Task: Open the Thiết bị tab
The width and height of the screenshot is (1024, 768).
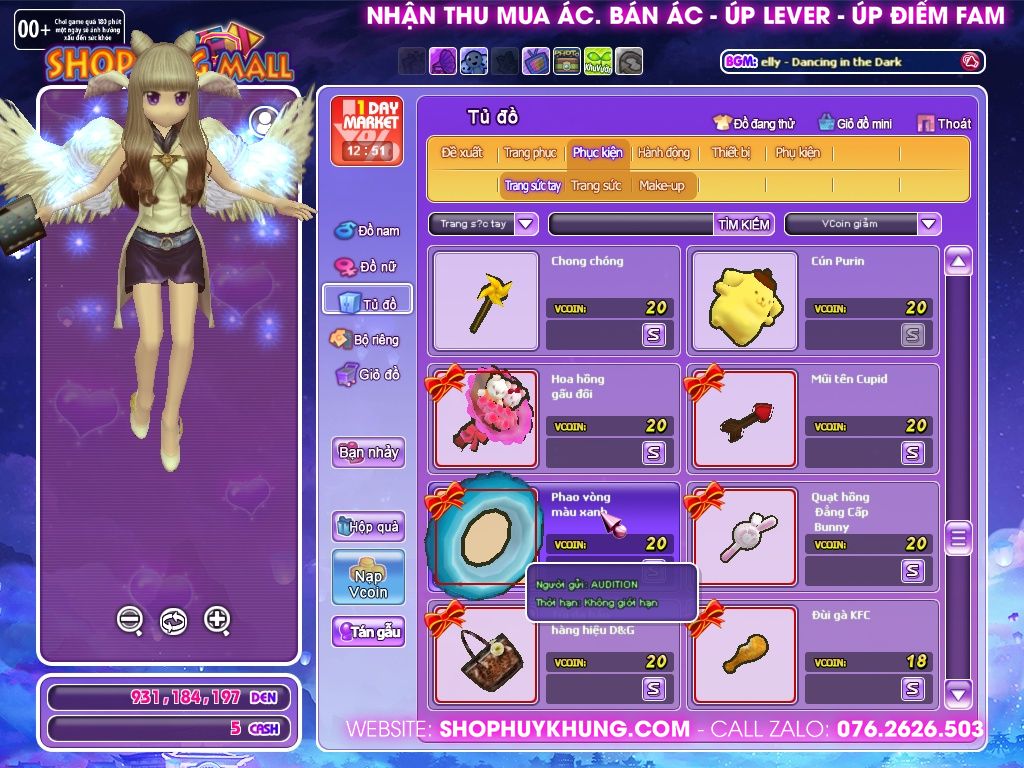Action: click(x=731, y=153)
